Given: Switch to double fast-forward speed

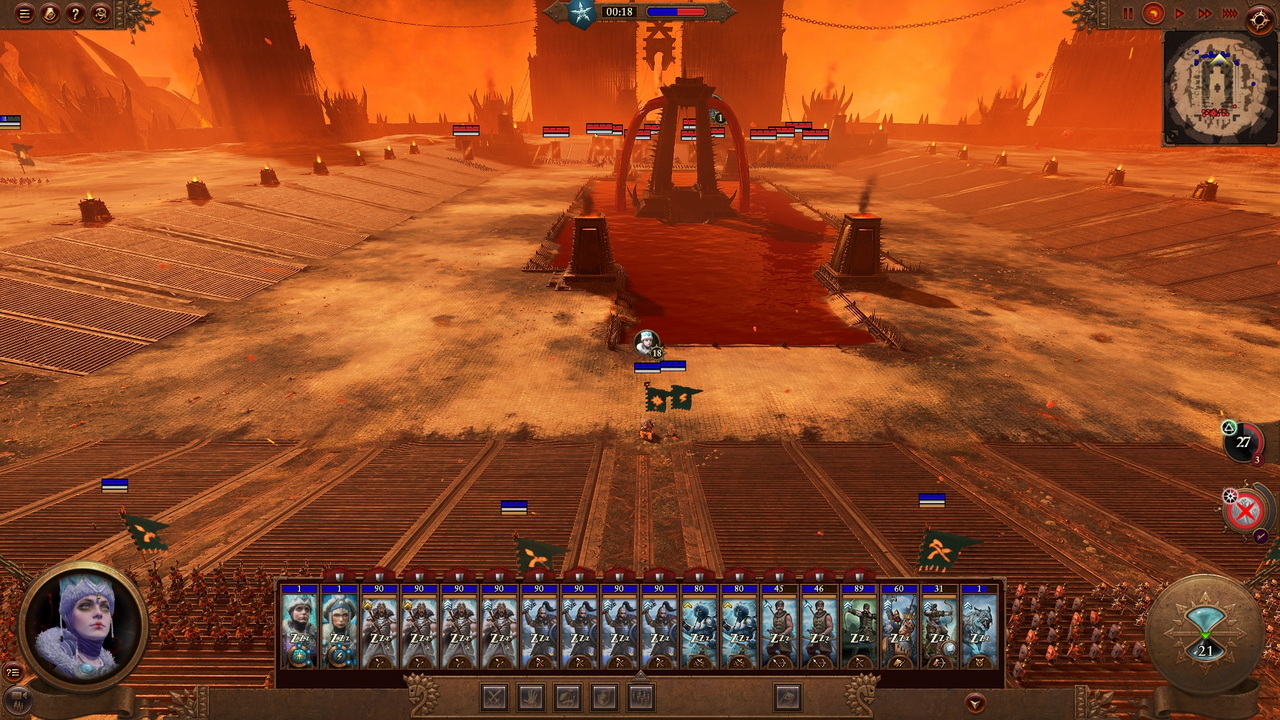Looking at the screenshot, I should 1204,14.
